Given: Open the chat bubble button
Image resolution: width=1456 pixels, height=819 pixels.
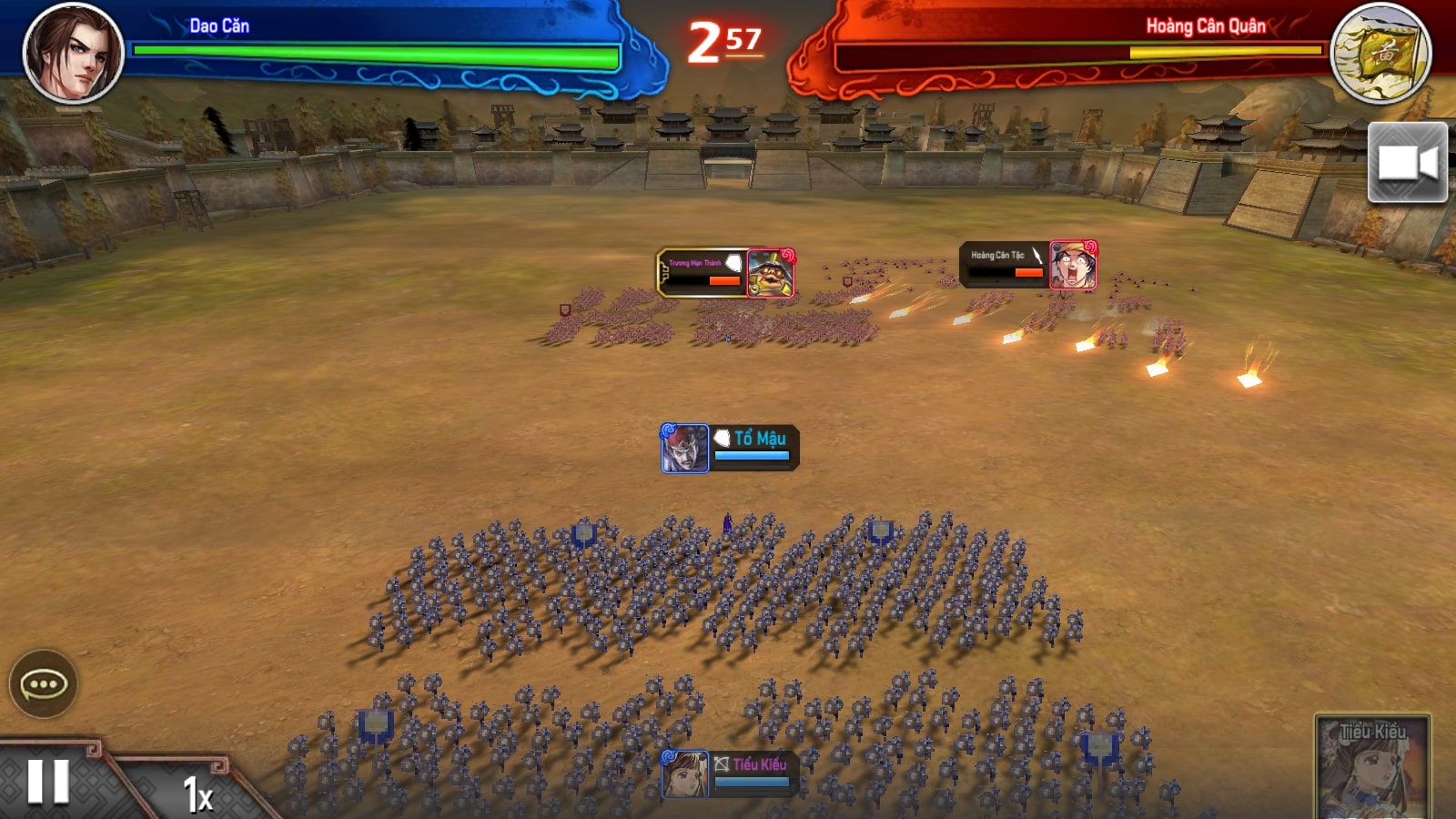Looking at the screenshot, I should tap(43, 684).
